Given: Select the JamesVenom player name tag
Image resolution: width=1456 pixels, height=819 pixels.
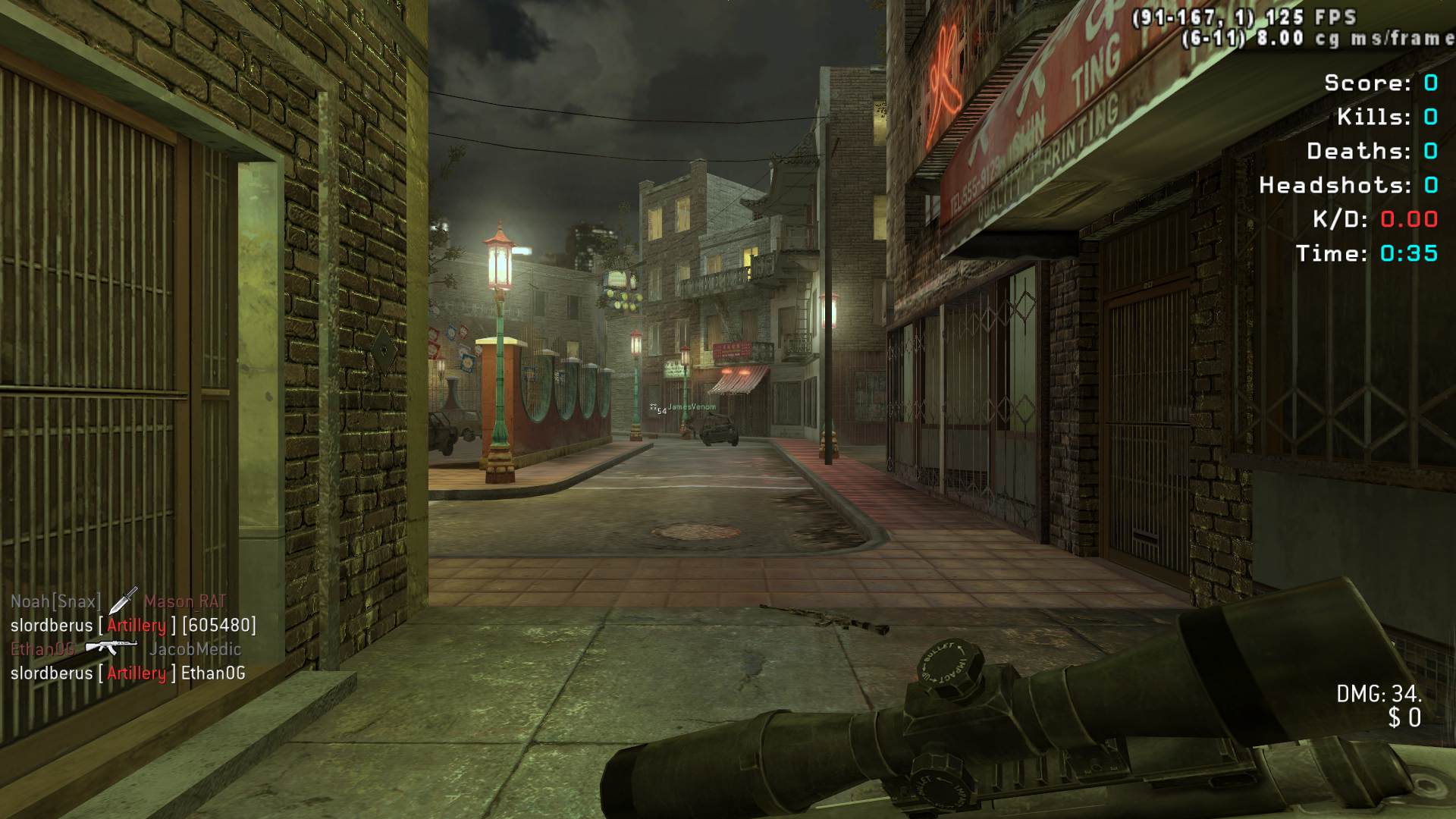Looking at the screenshot, I should 692,407.
